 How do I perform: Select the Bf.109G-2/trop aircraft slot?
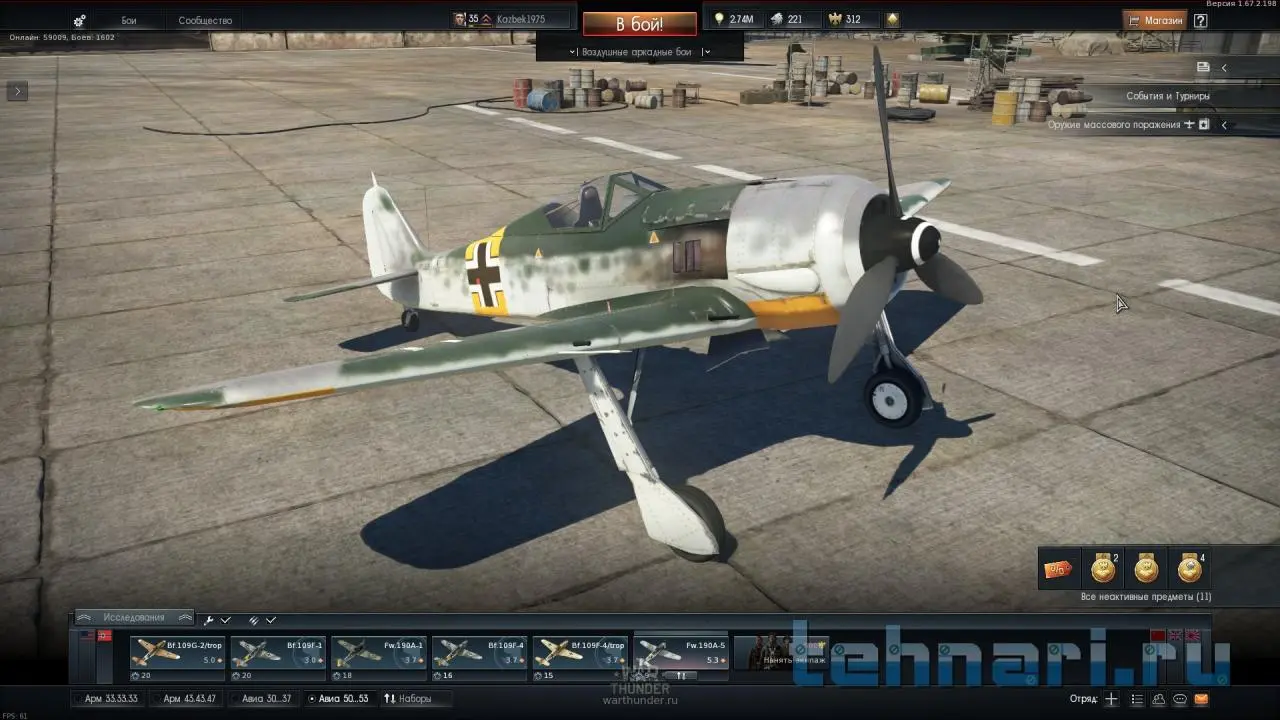(x=178, y=658)
